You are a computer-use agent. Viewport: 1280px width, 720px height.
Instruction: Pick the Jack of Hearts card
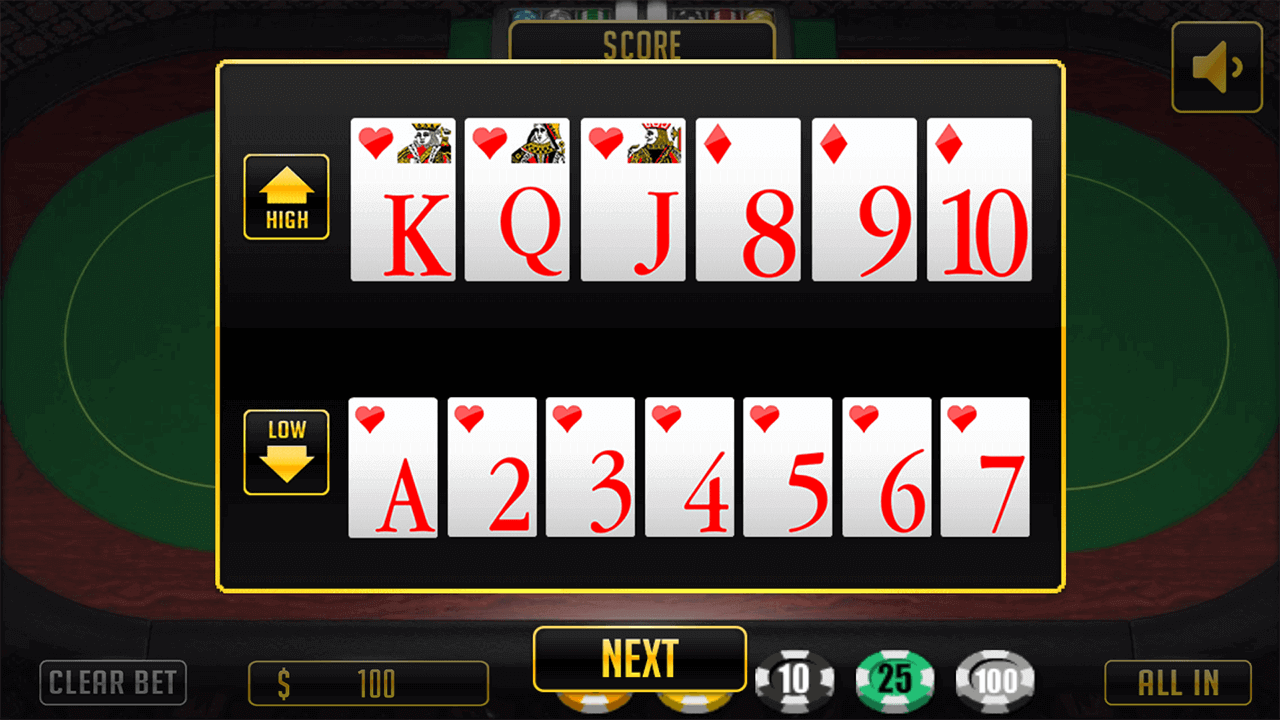633,199
